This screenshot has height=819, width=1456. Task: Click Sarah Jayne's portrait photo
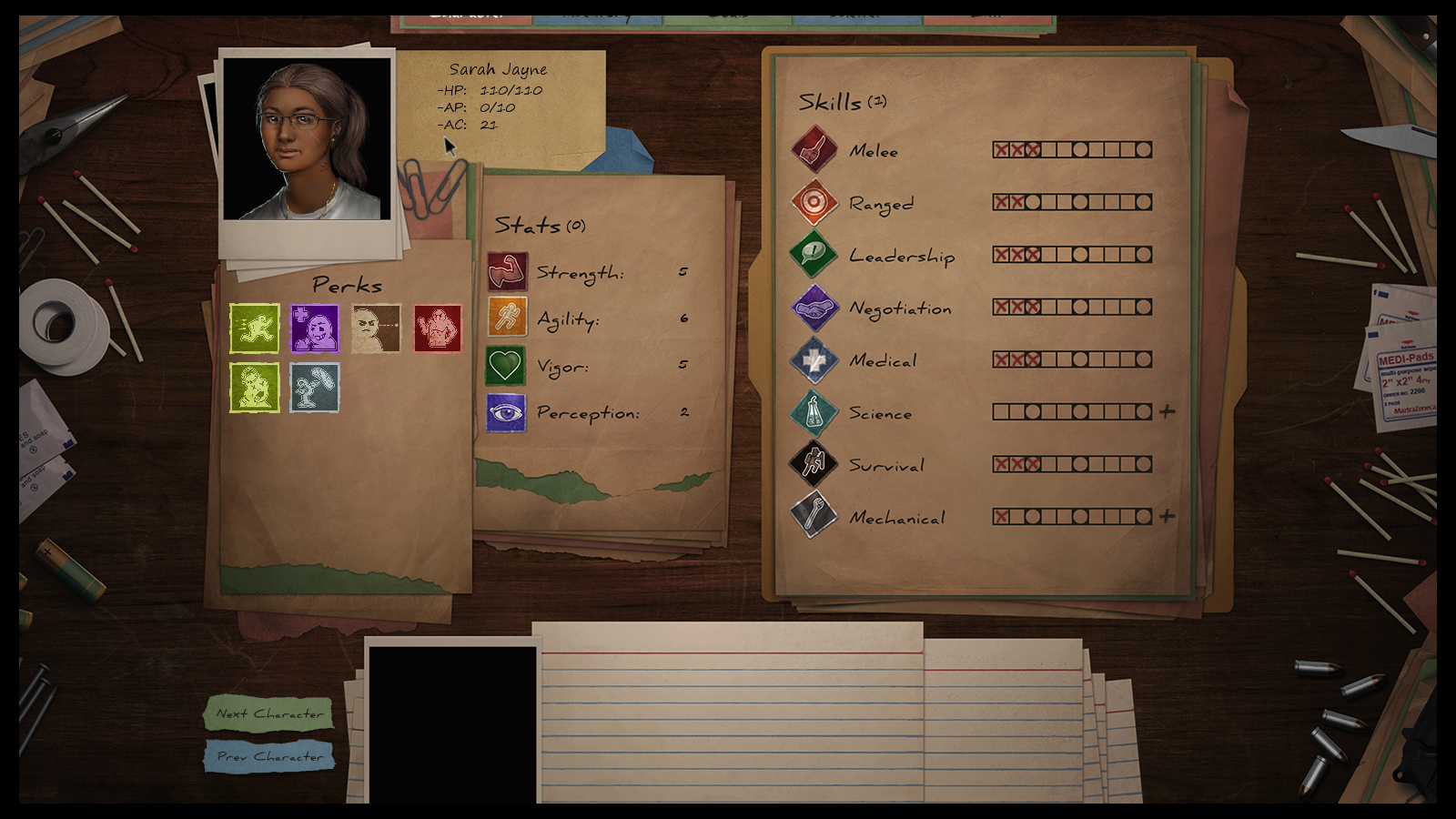click(307, 139)
